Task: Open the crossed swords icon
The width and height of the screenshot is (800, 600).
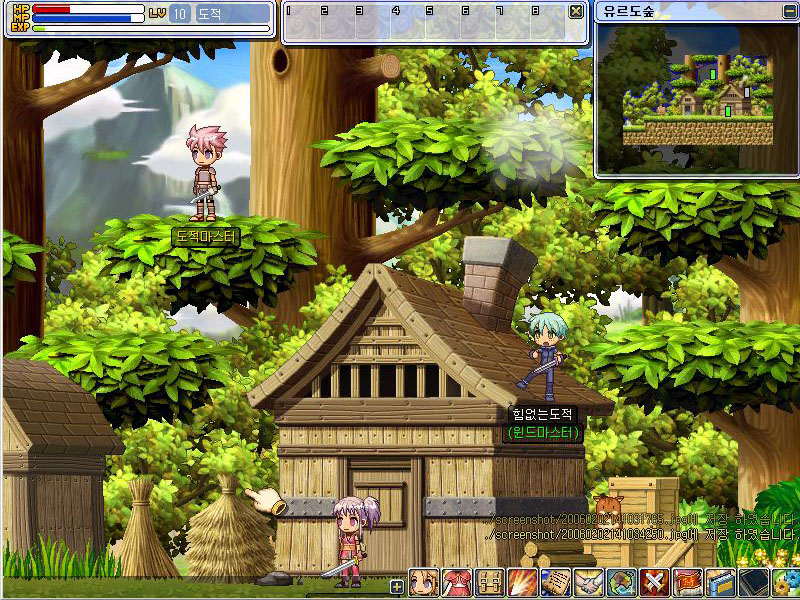Action: coord(654,582)
